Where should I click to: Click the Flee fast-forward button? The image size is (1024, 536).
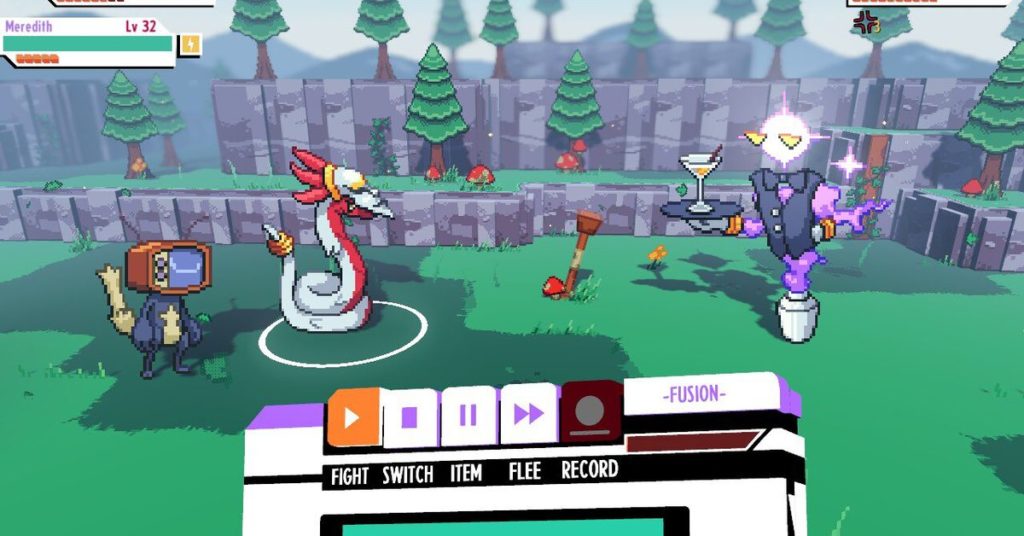tap(528, 413)
